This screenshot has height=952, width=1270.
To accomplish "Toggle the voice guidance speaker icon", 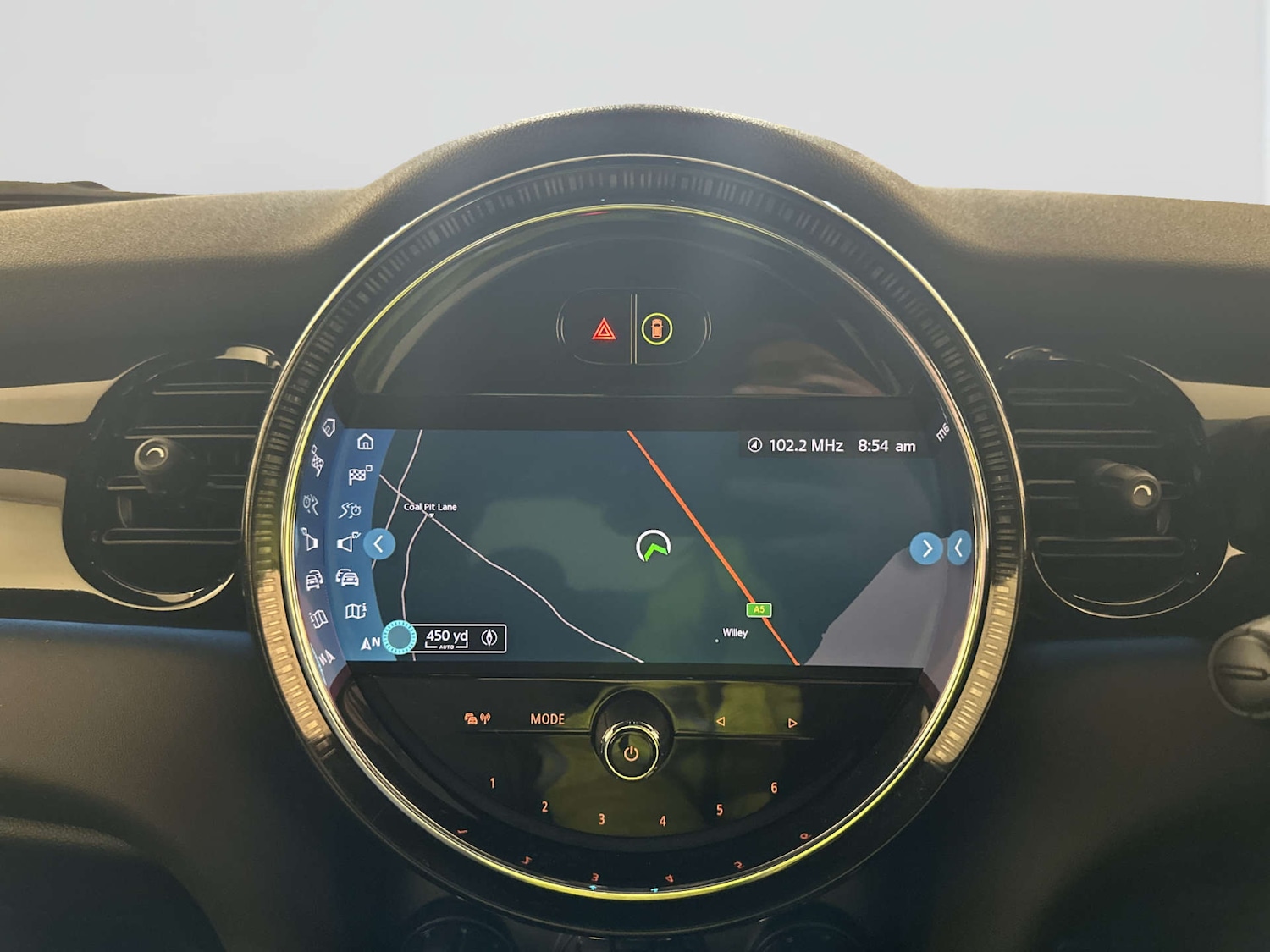I will pyautogui.click(x=348, y=542).
